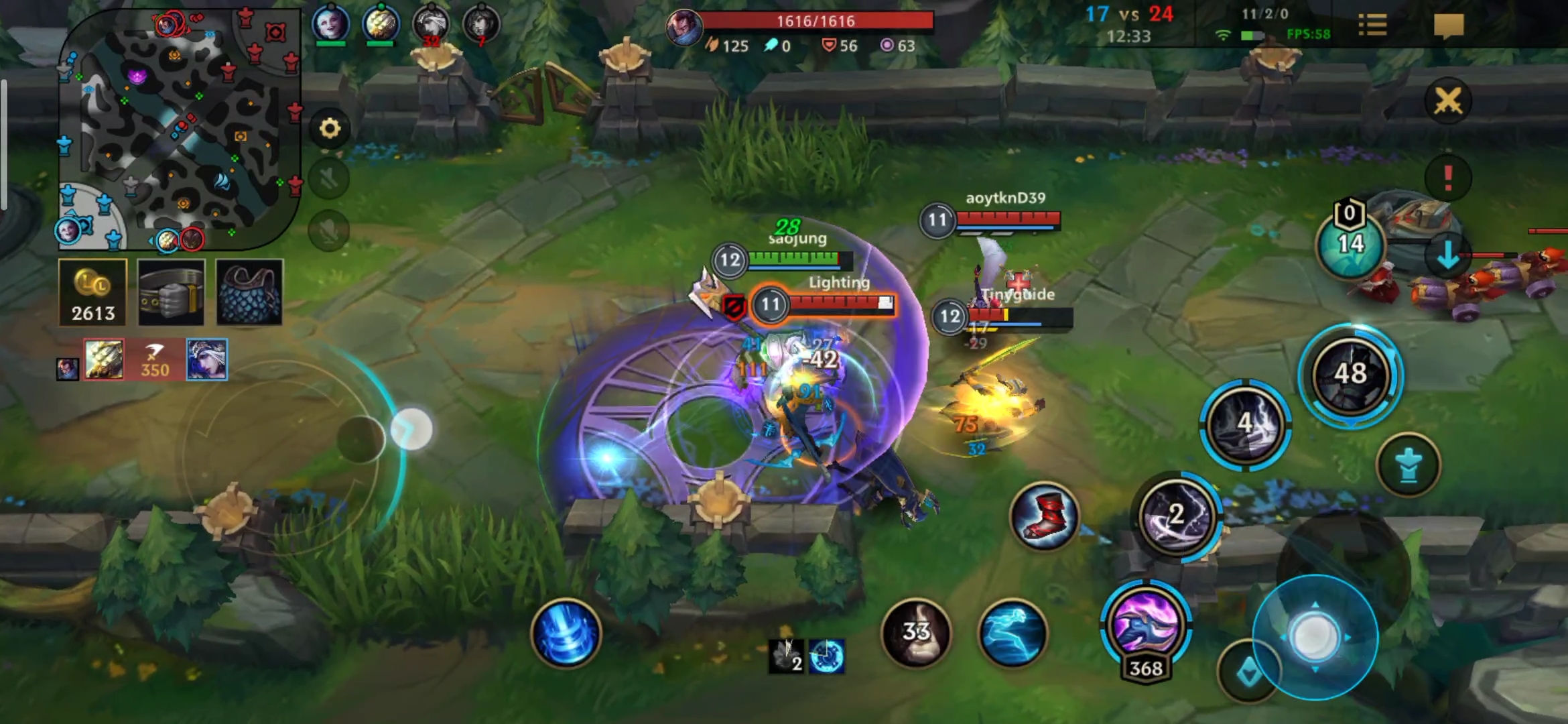This screenshot has width=1568, height=724.
Task: Tap the crossed swords attack ping
Action: 1447,101
